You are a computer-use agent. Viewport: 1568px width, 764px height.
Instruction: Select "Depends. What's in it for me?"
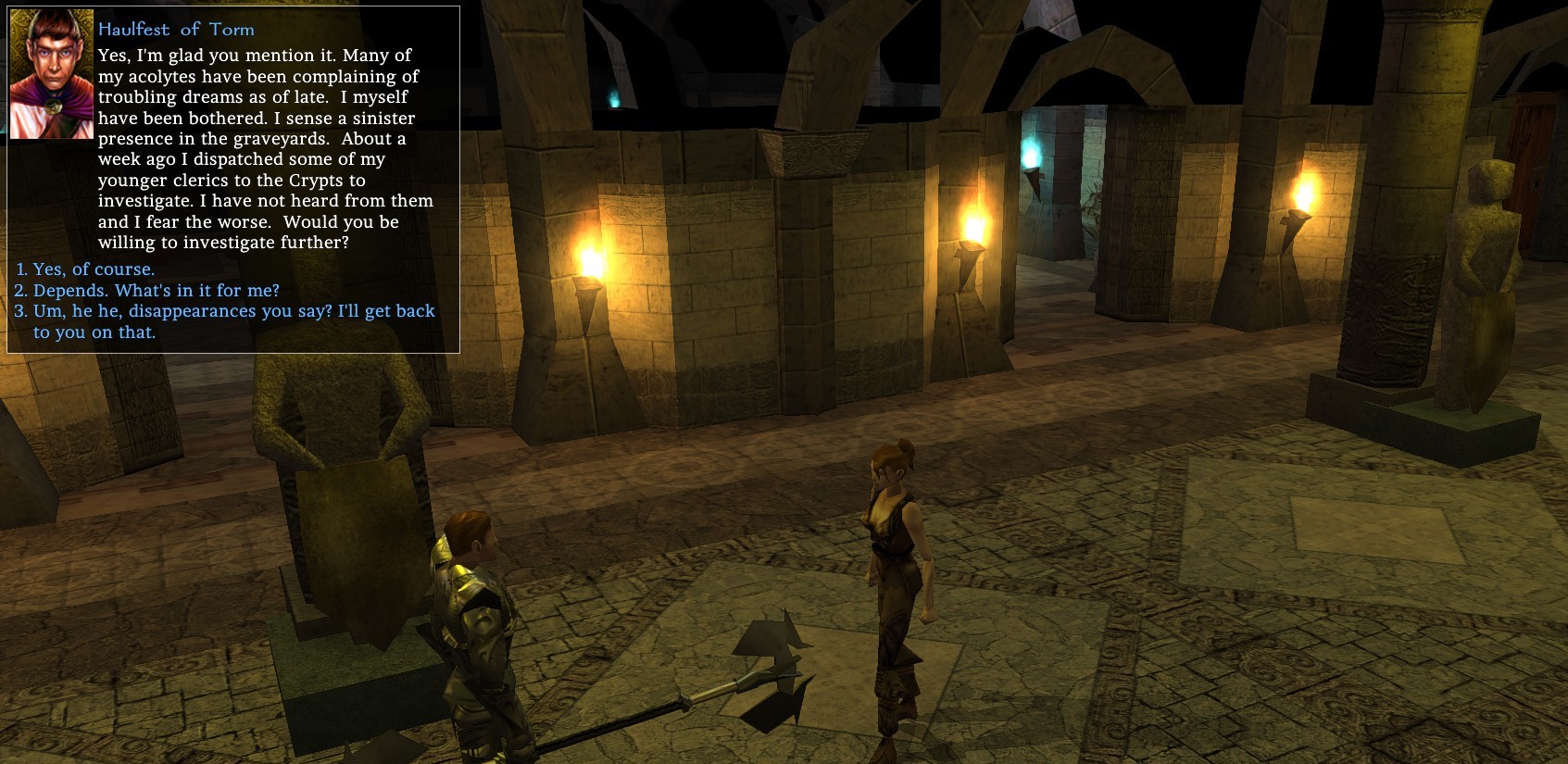[156, 291]
